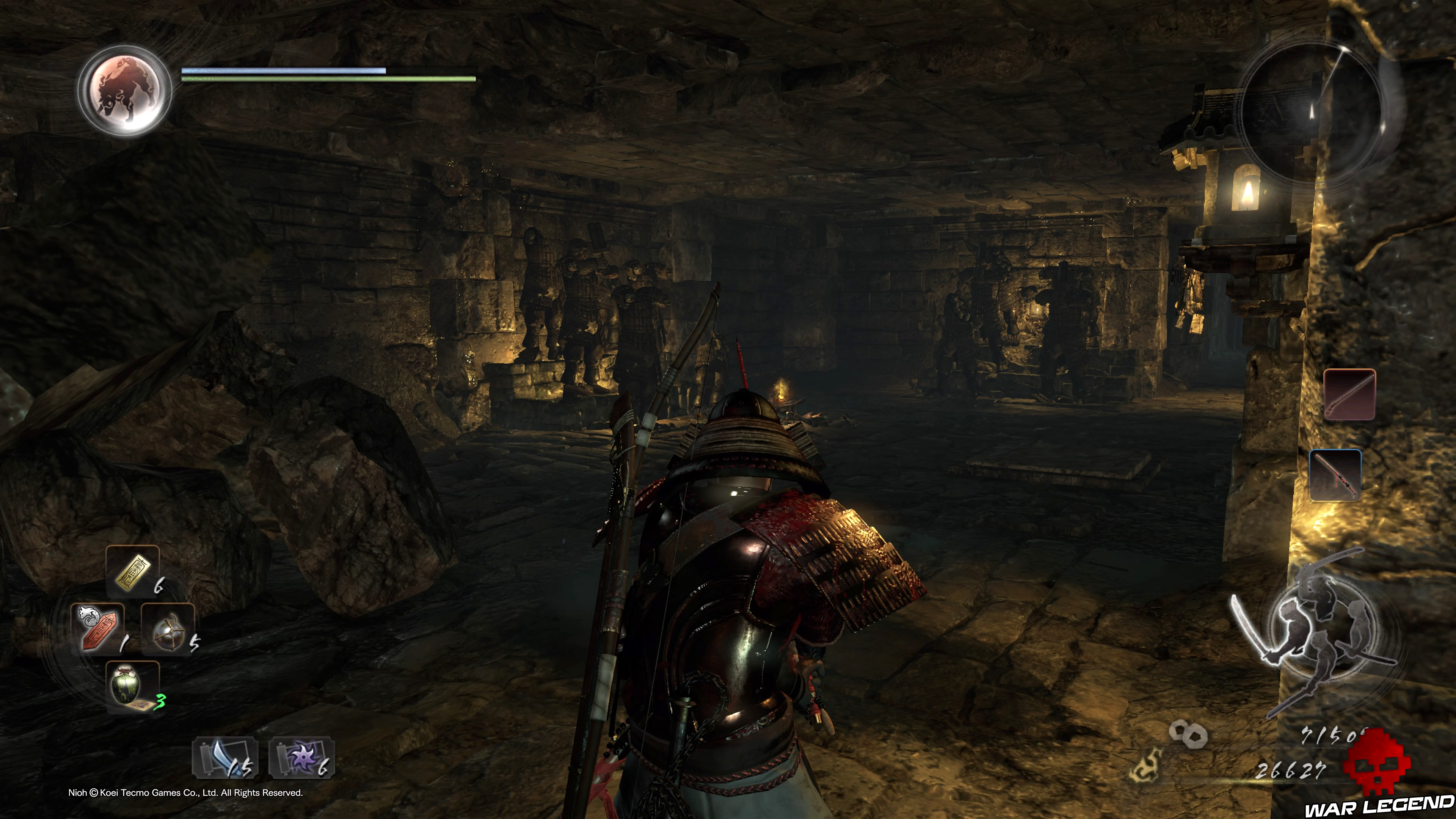The image size is (1456, 819).
Task: Select the blue-outlined katana weapon slot
Action: pos(1335,475)
